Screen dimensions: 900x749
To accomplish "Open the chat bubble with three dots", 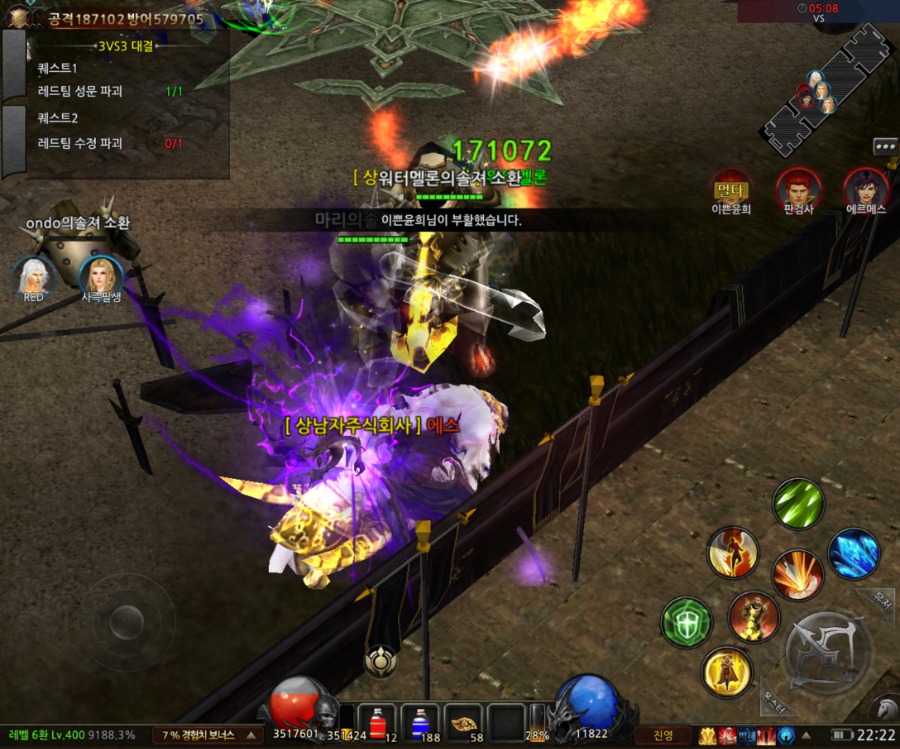I will [x=885, y=146].
